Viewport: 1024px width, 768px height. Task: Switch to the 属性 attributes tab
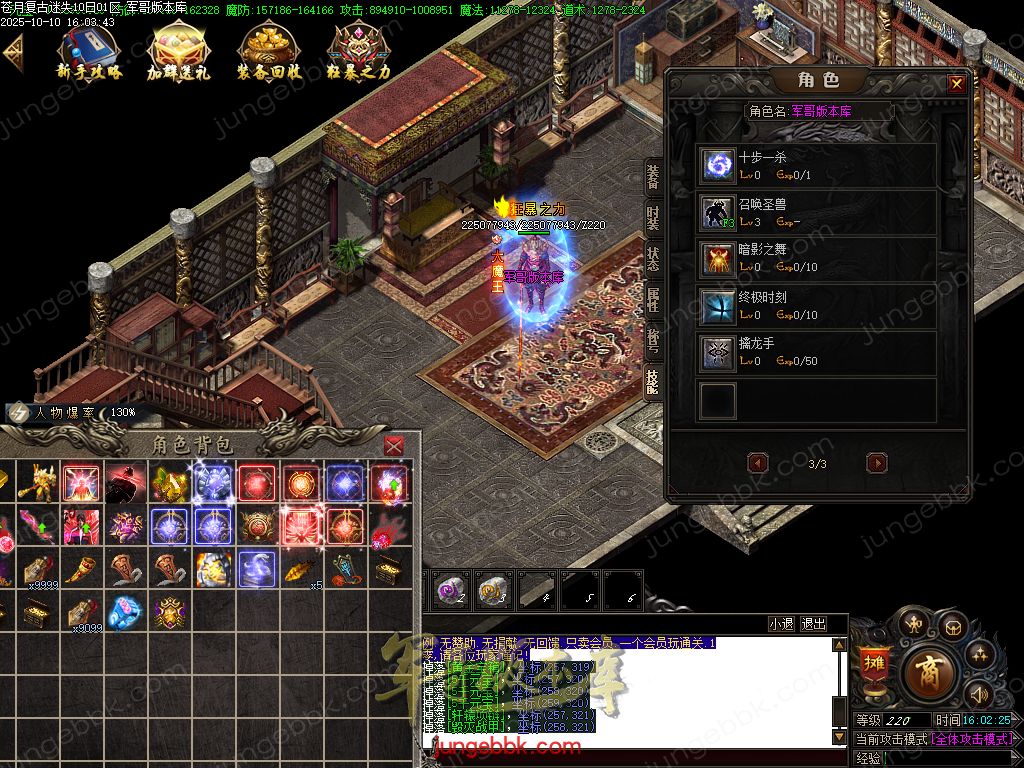tap(653, 300)
